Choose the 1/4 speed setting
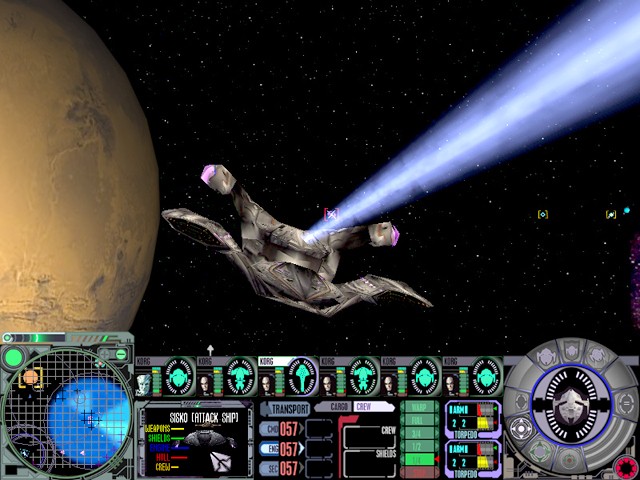Image resolution: width=640 pixels, height=480 pixels. point(419,459)
